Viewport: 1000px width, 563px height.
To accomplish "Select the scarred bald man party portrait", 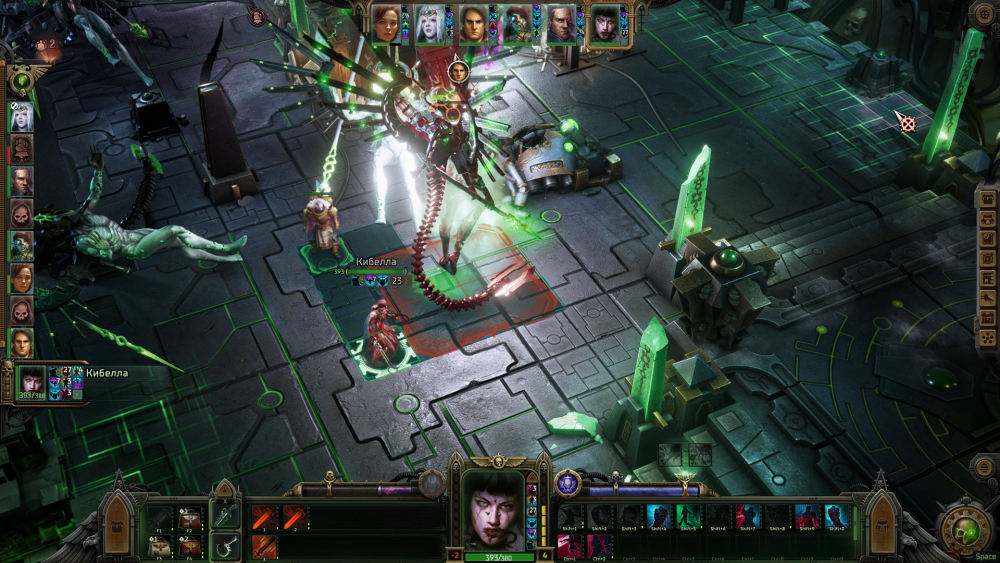I will pos(560,23).
